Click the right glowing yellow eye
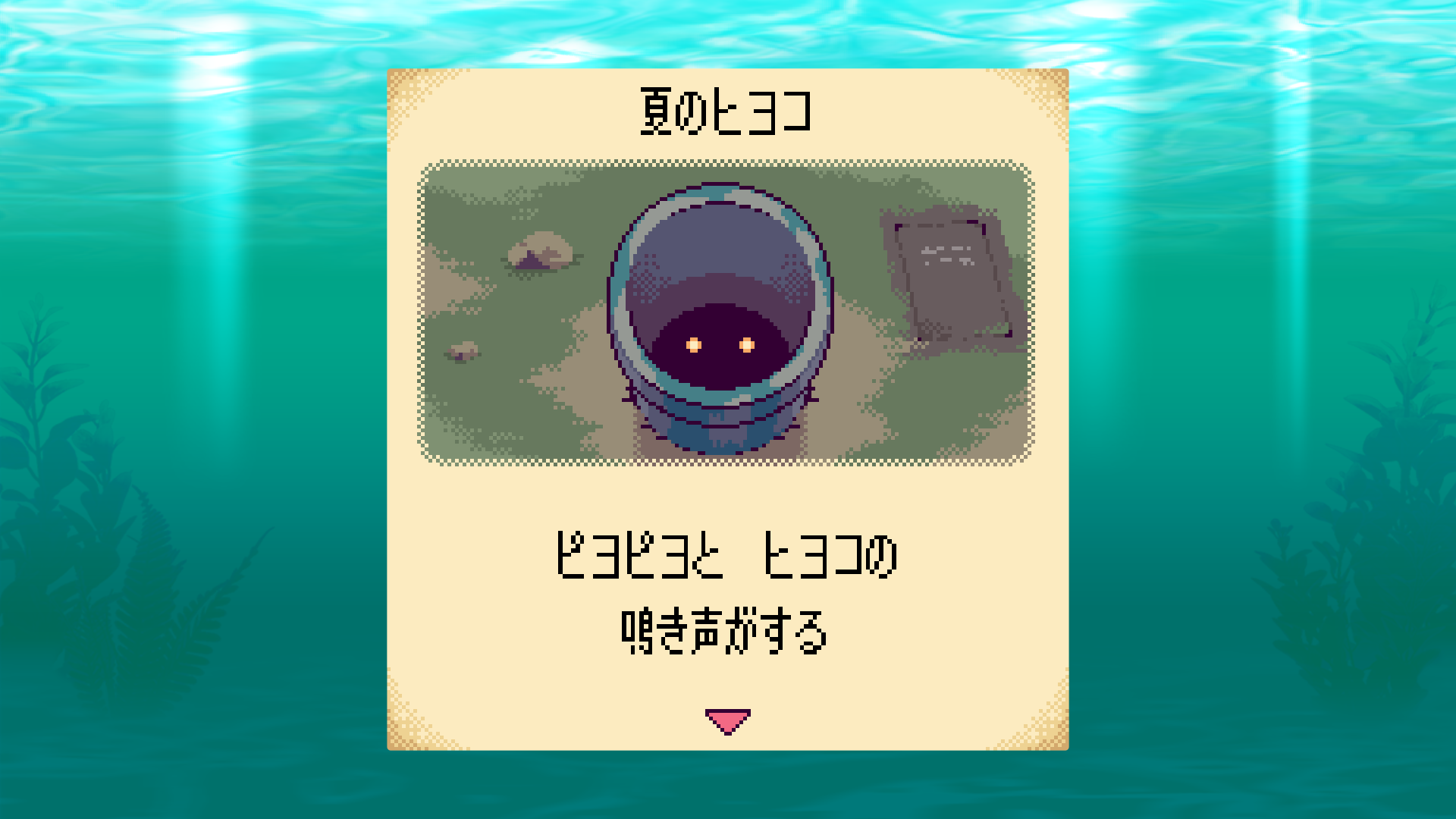 [748, 346]
